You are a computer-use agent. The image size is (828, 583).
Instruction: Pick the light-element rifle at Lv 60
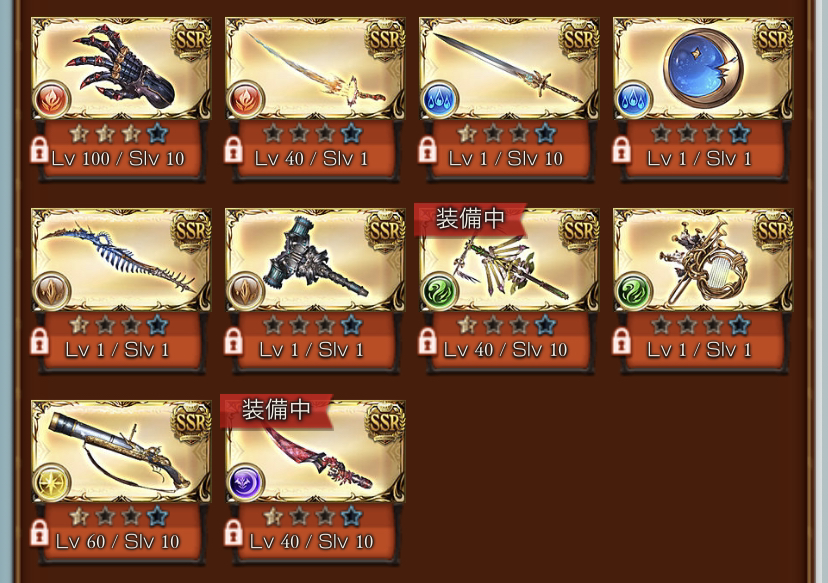121,454
